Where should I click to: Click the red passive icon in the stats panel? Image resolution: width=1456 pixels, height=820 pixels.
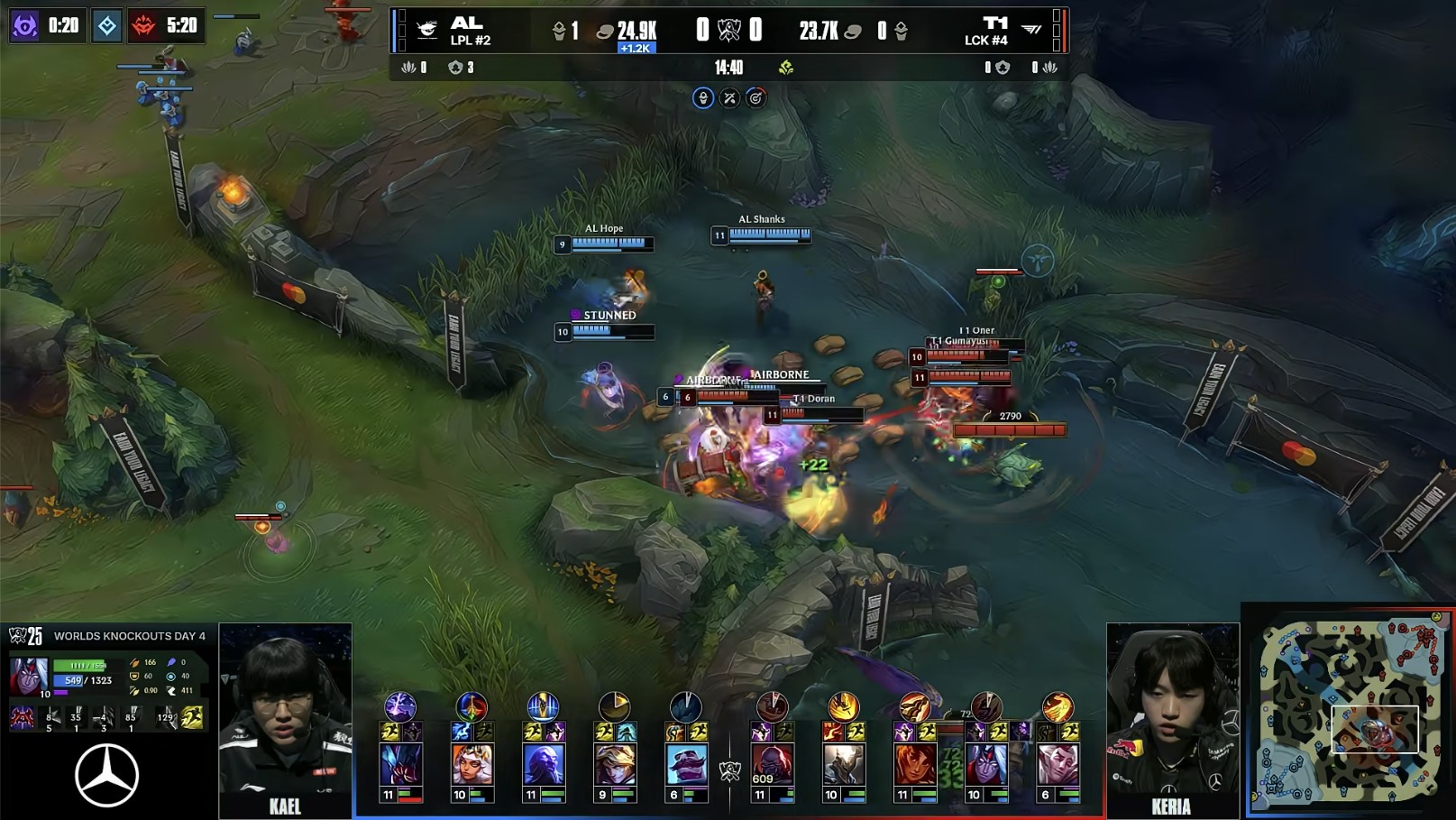(22, 718)
